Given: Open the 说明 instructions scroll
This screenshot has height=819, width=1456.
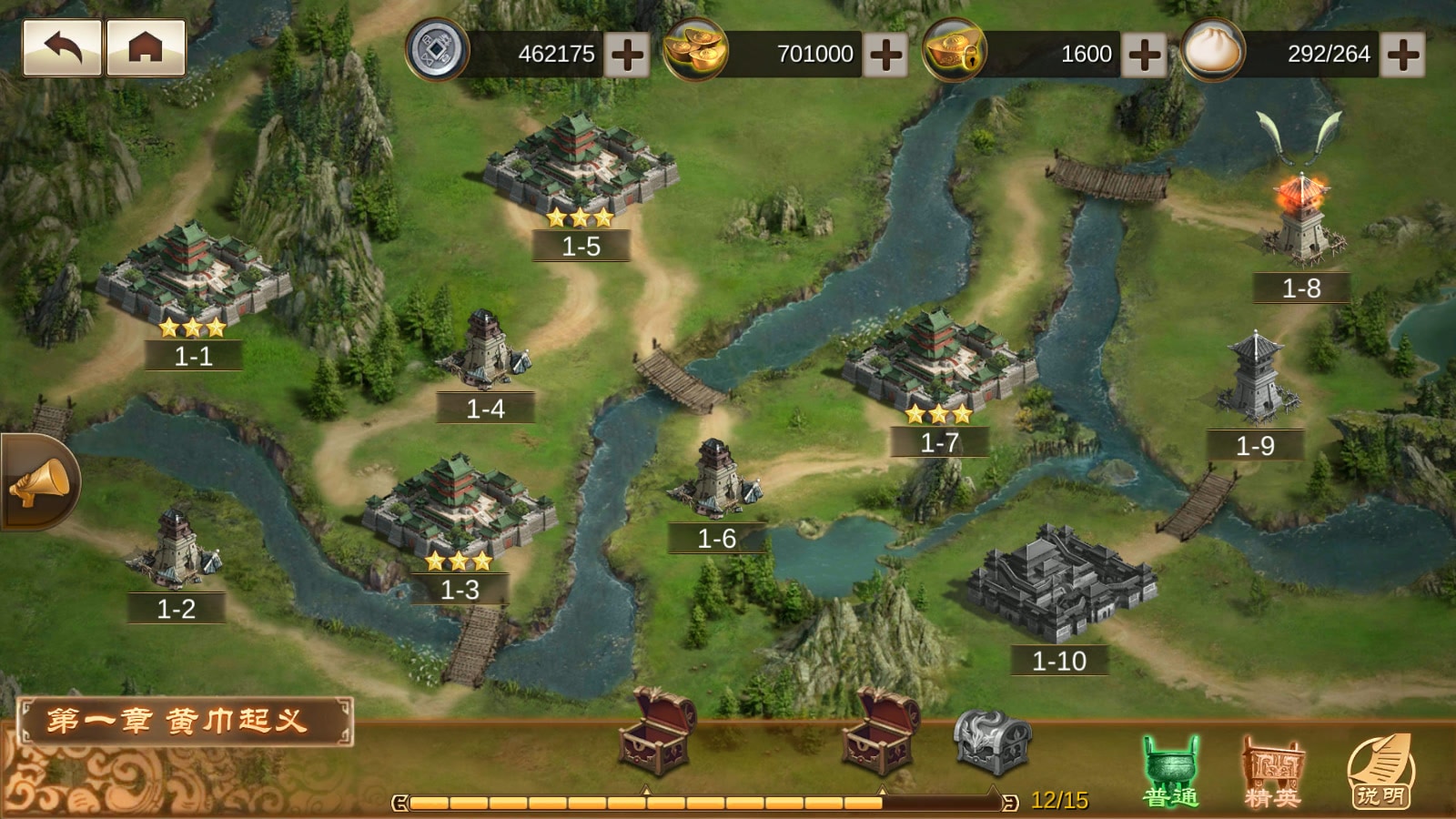Looking at the screenshot, I should (1380, 772).
